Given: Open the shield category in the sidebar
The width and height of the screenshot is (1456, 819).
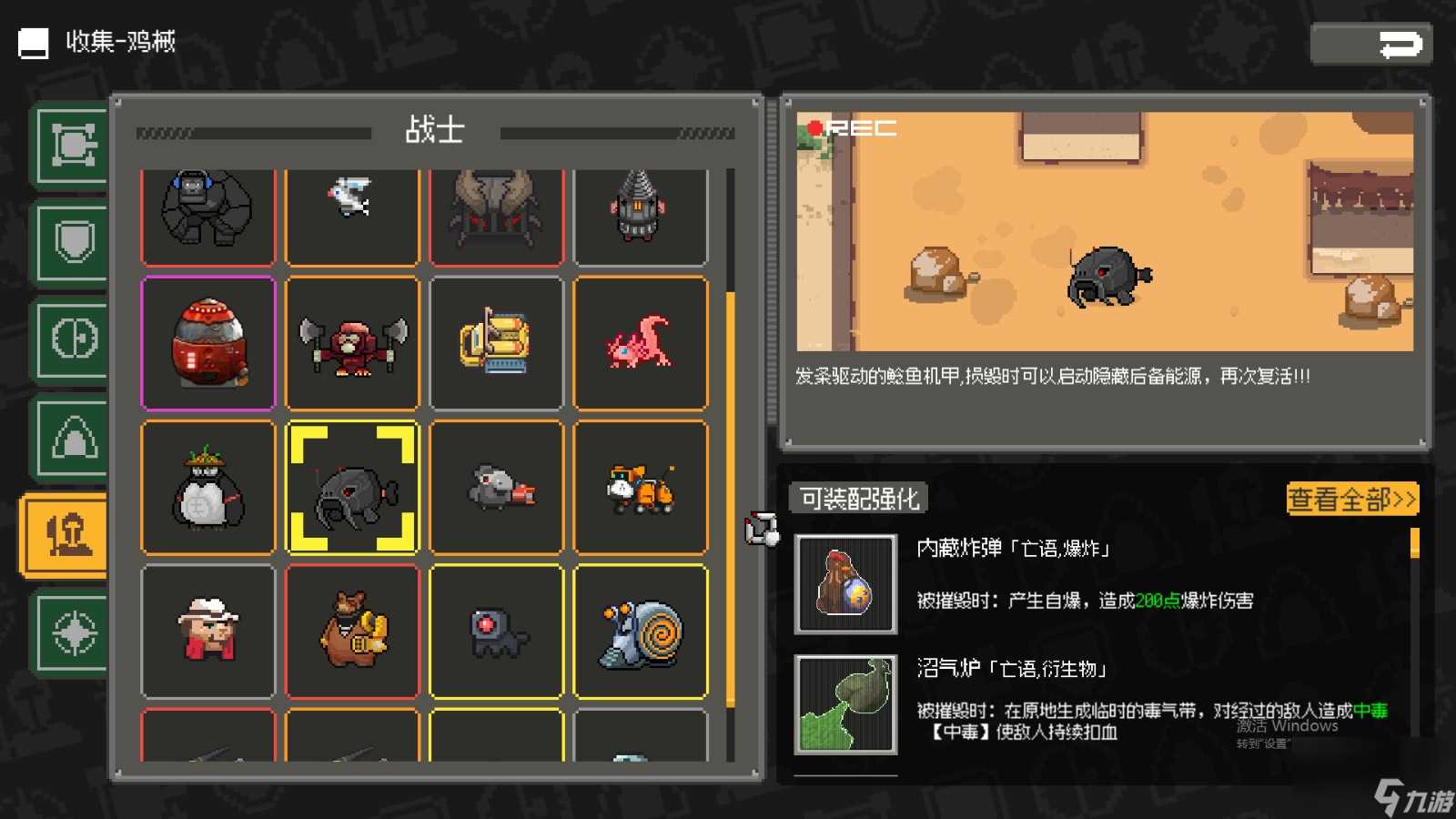Looking at the screenshot, I should (x=71, y=244).
